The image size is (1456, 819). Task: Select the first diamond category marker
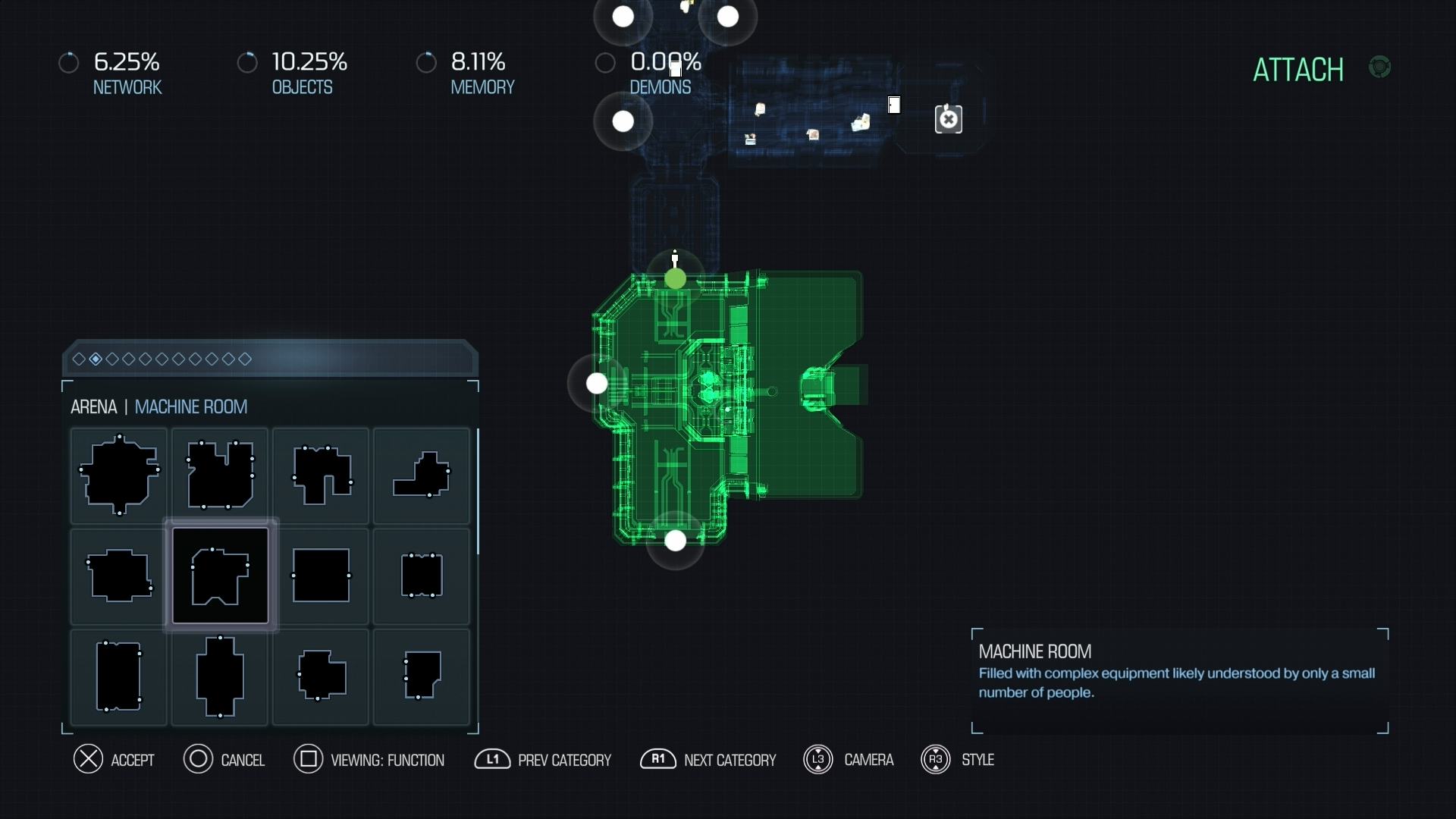pyautogui.click(x=79, y=359)
